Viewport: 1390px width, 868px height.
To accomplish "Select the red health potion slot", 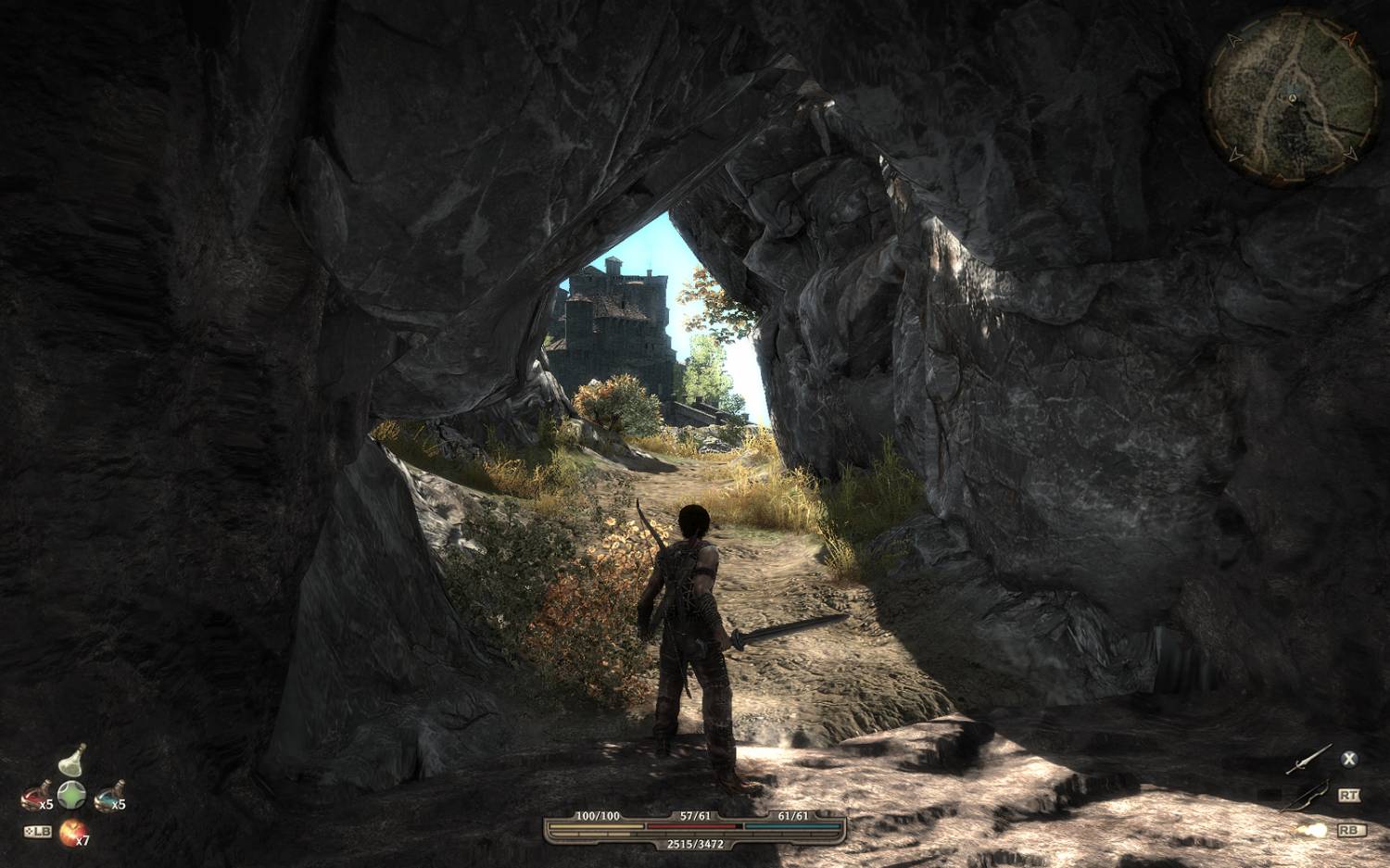I will pos(36,793).
